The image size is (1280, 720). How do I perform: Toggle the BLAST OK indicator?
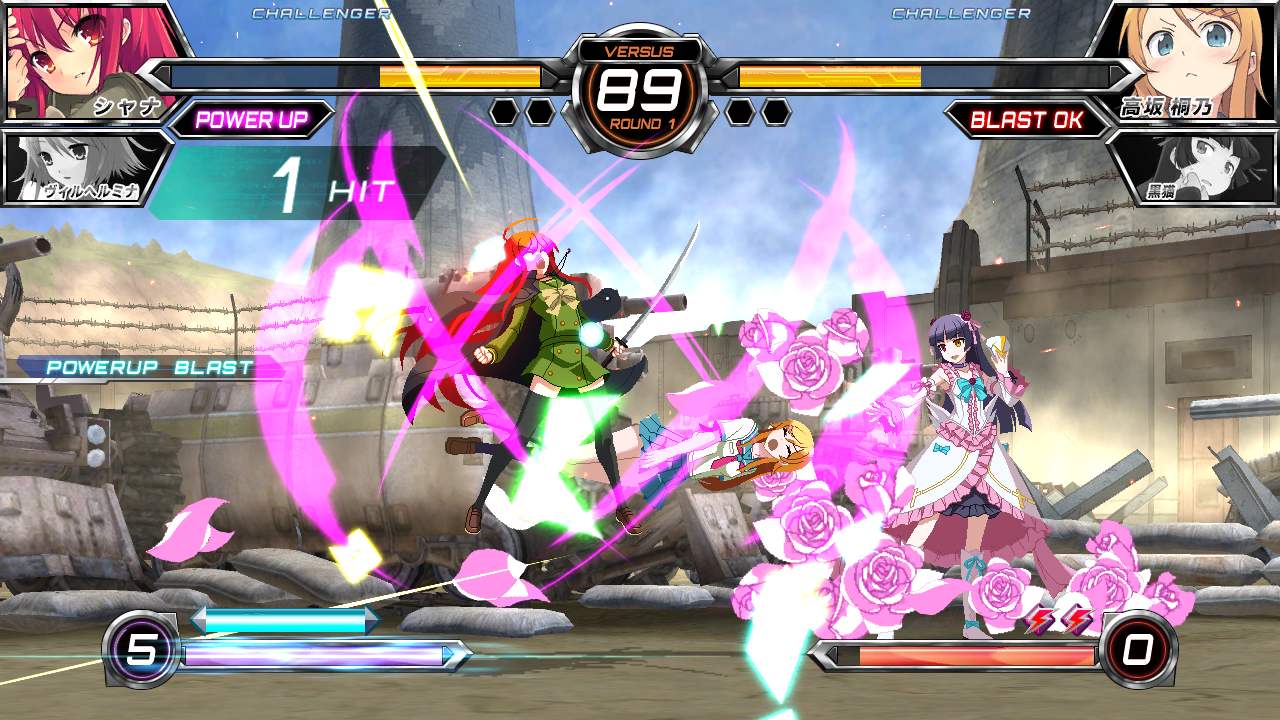click(1030, 117)
